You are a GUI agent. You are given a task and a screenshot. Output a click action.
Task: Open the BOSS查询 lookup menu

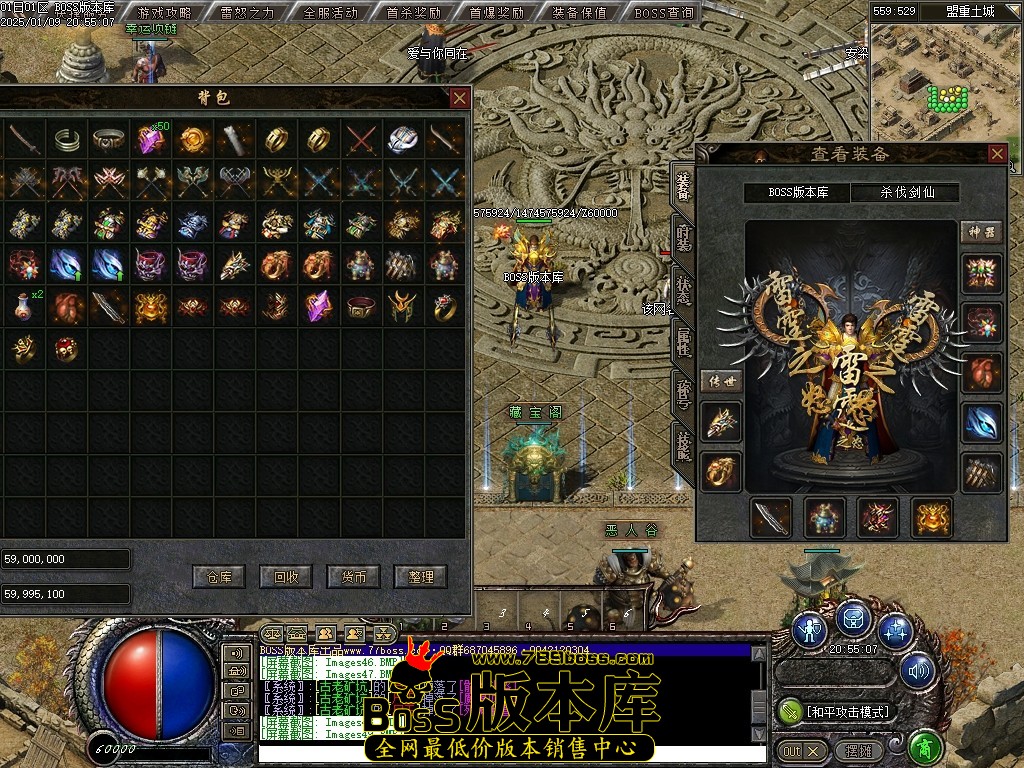point(664,13)
